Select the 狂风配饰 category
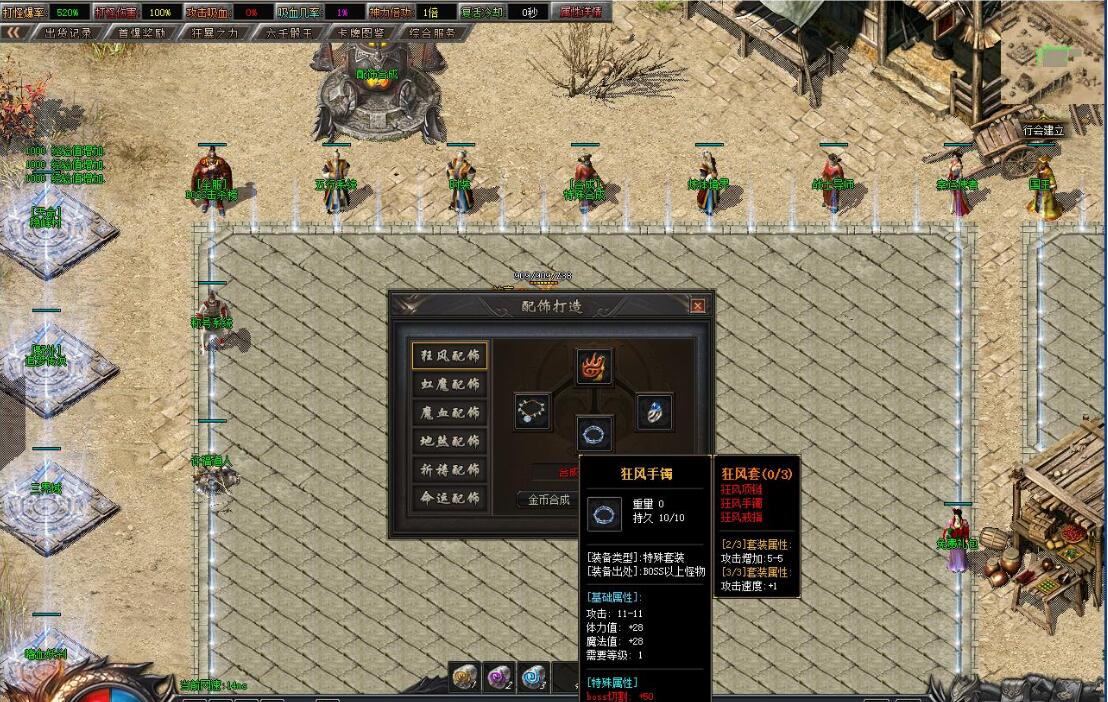Screen dimensions: 1108x702 point(448,355)
